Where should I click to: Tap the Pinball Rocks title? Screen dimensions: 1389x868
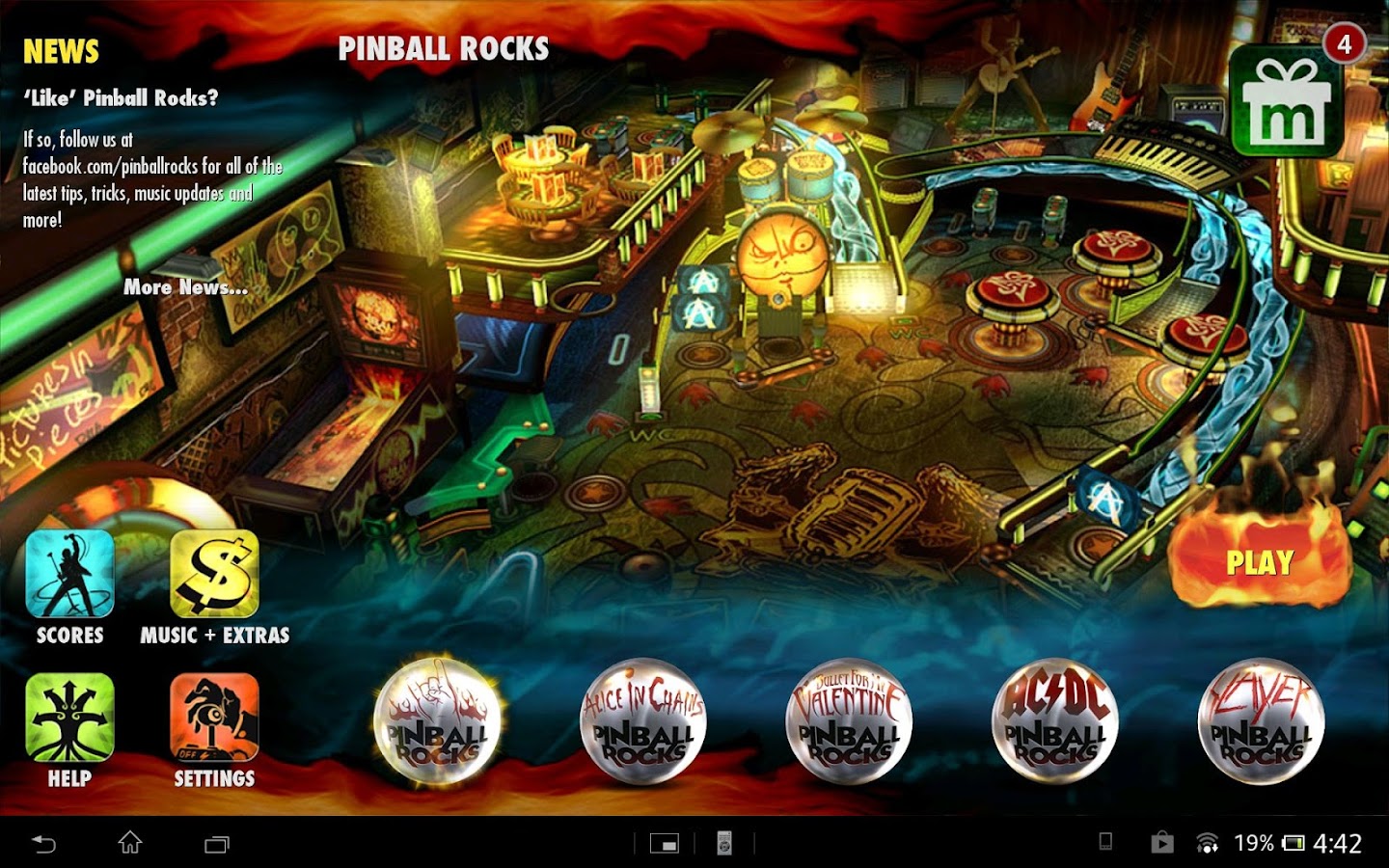(445, 48)
